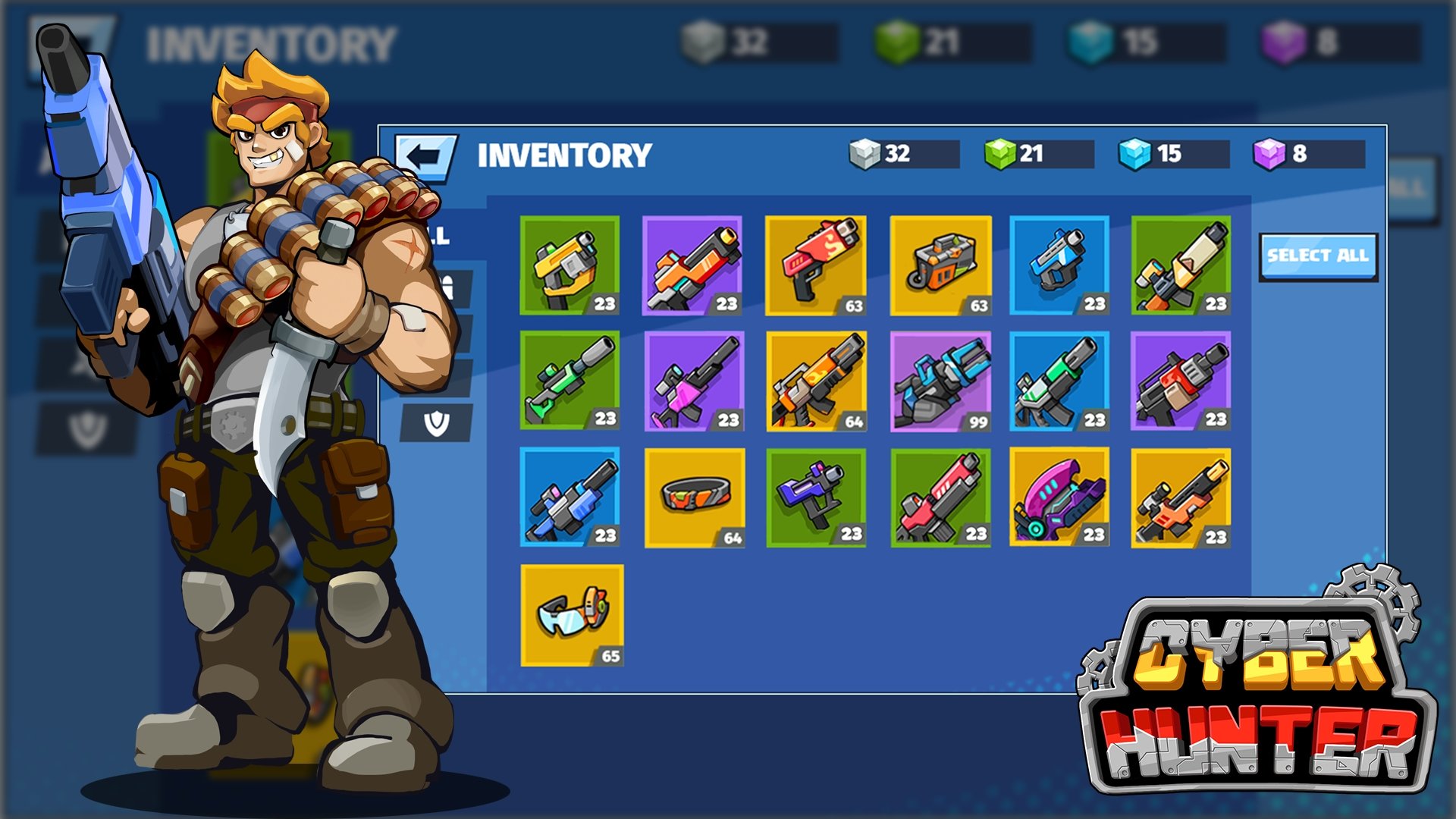Switch to the shield category tab
Viewport: 1456px width, 819px height.
(437, 423)
